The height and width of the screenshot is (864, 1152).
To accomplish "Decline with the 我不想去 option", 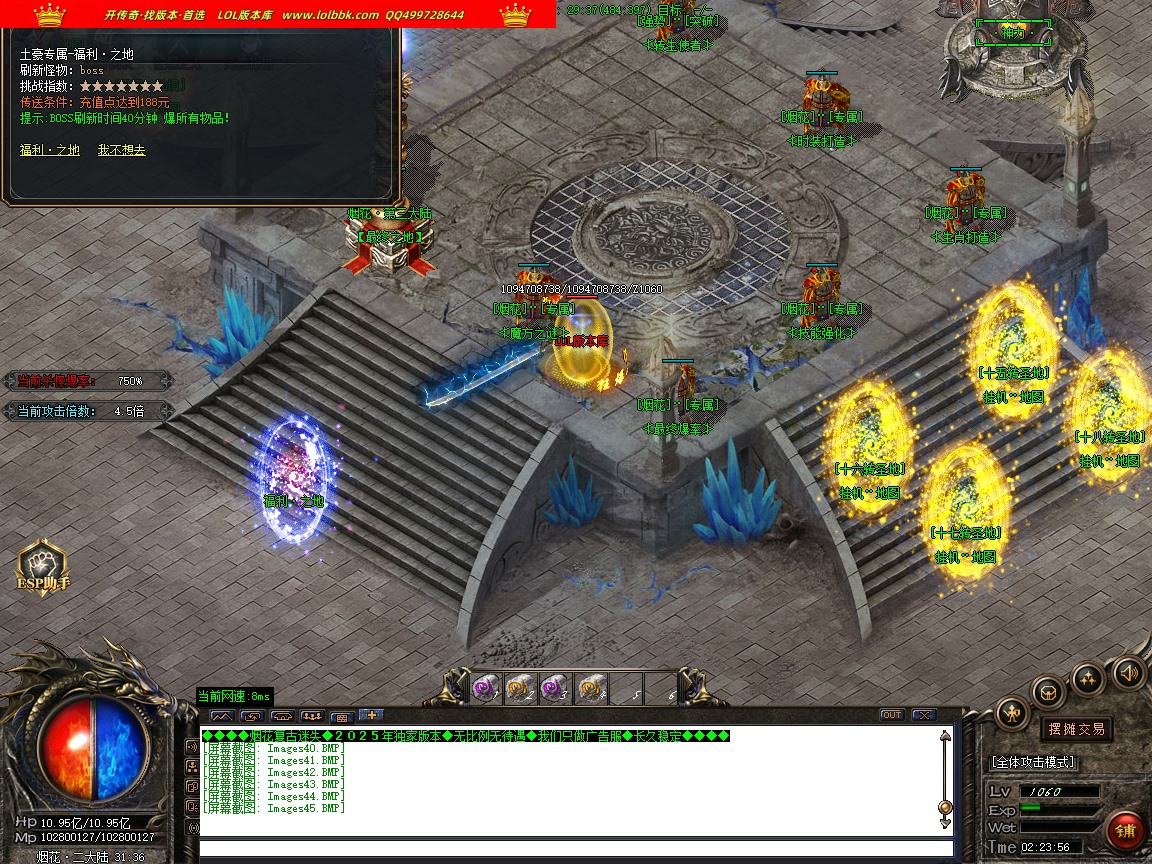I will 121,150.
